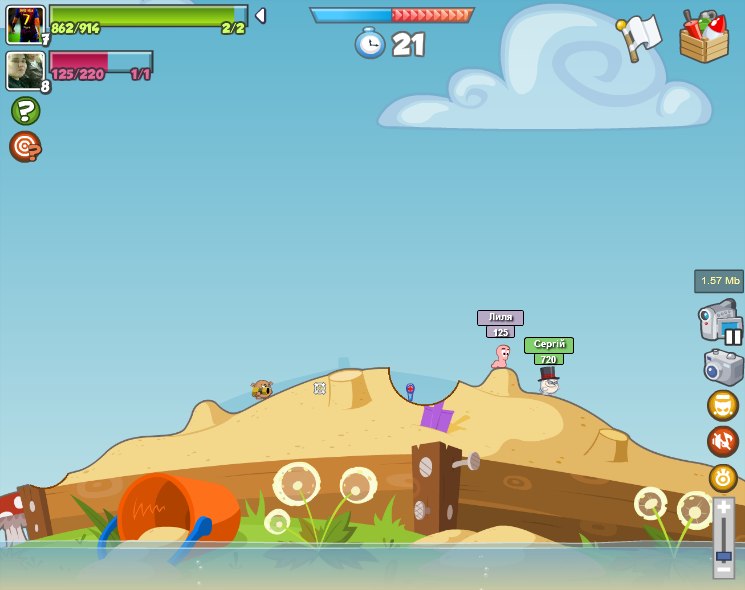Click the white surrender flag icon
Image resolution: width=745 pixels, height=590 pixels.
point(640,36)
